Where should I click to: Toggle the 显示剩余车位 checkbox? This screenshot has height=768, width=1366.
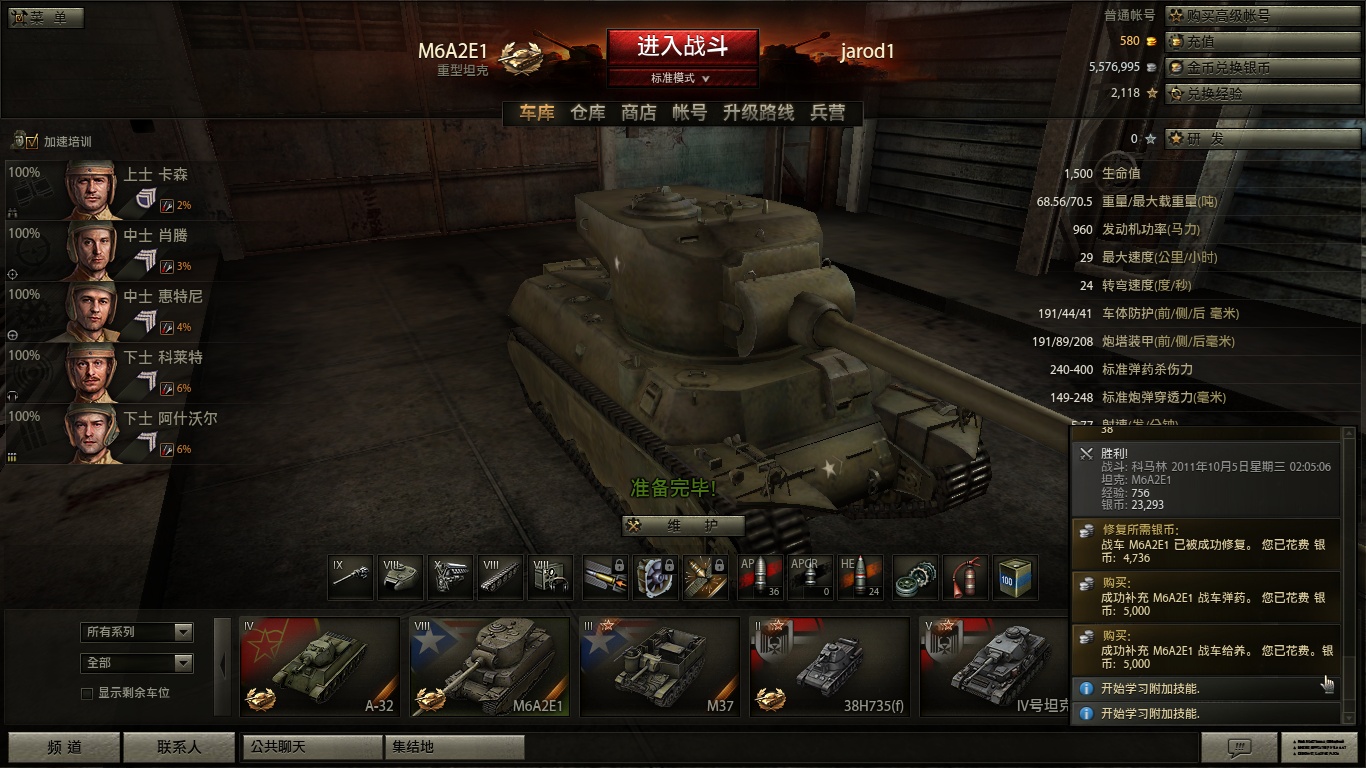tap(87, 693)
